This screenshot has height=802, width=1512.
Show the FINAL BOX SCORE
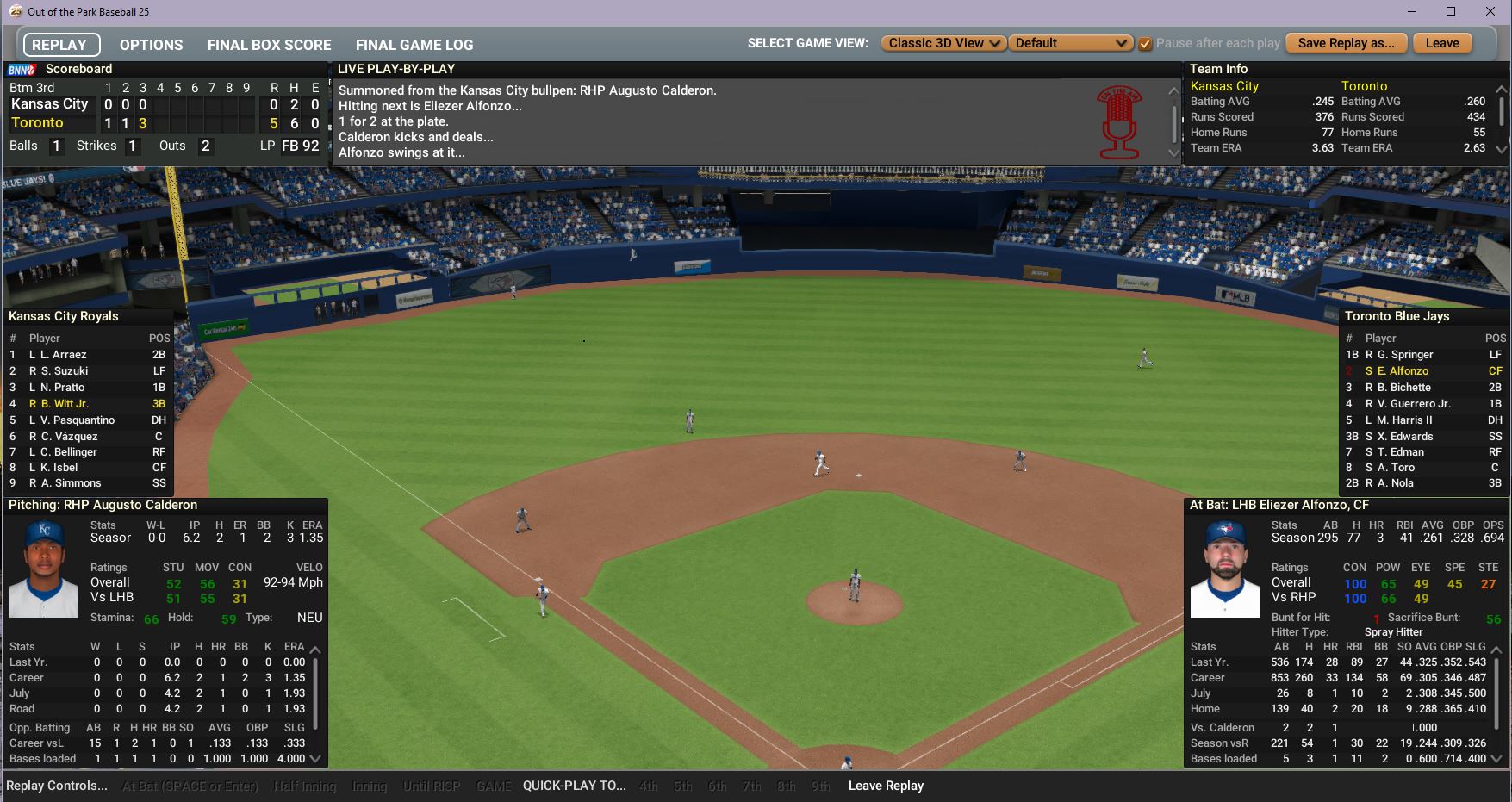[x=269, y=45]
